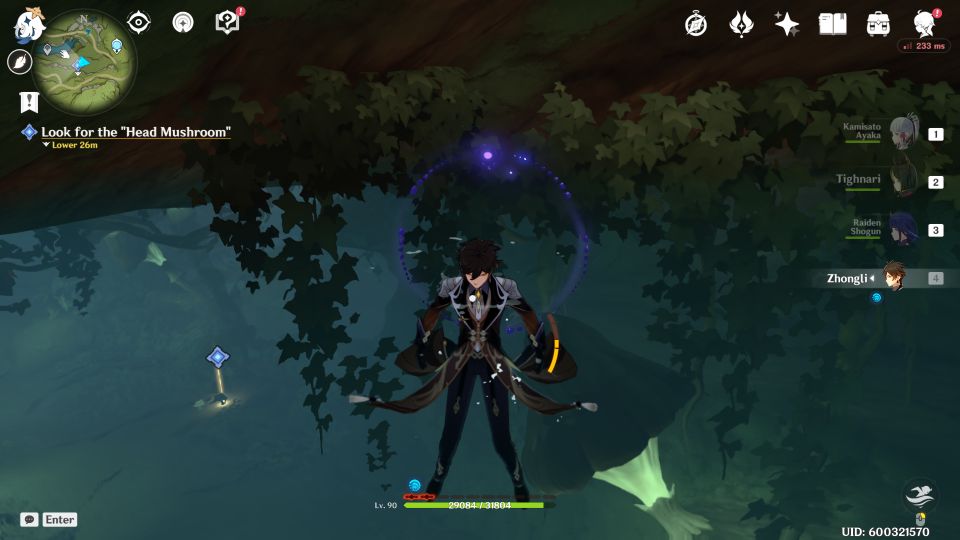960x540 pixels.
Task: Open the compass events icon
Action: click(696, 24)
